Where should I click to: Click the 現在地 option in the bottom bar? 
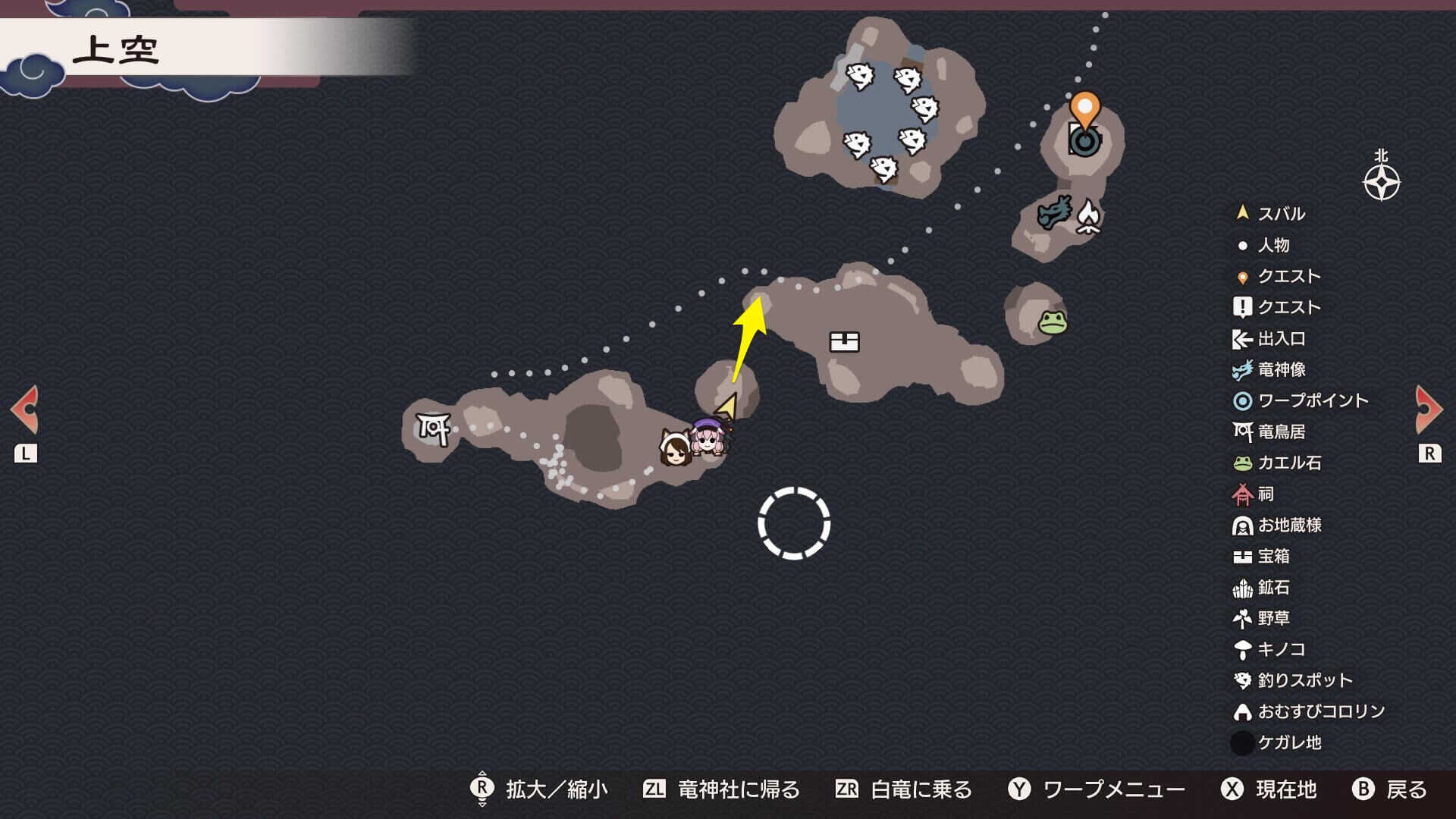pos(1284,789)
